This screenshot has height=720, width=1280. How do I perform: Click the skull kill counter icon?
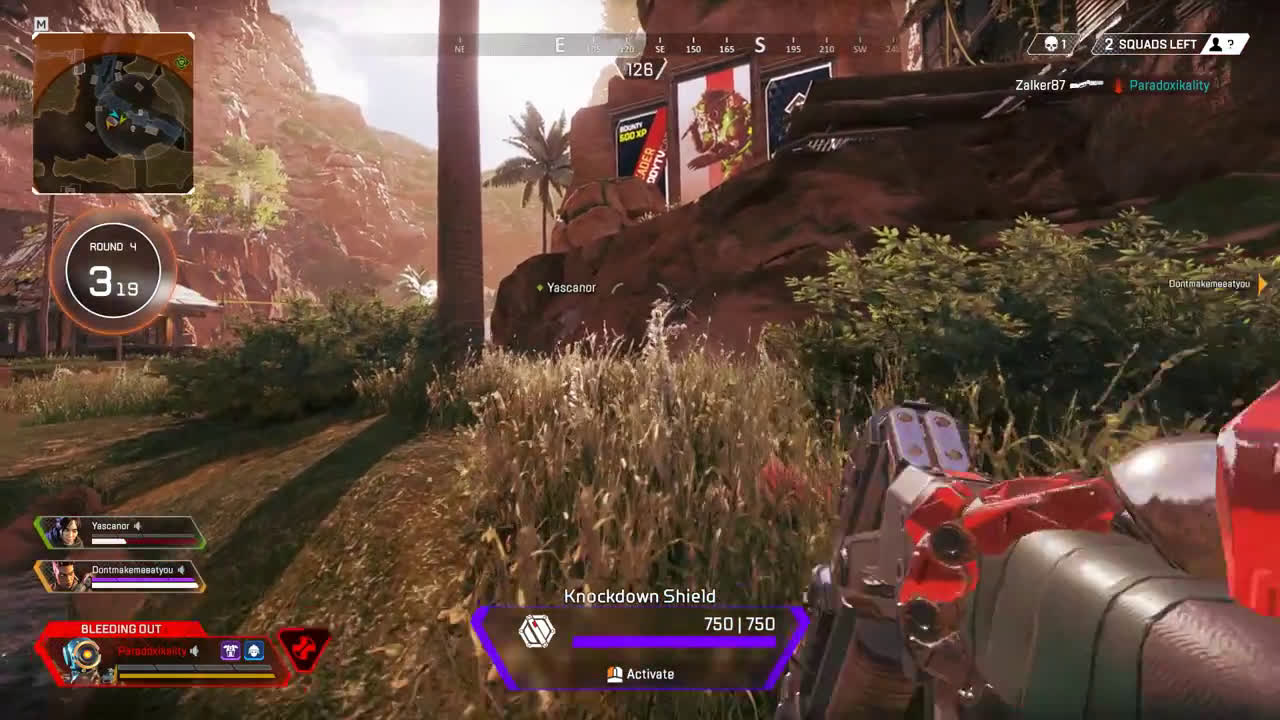(1053, 44)
